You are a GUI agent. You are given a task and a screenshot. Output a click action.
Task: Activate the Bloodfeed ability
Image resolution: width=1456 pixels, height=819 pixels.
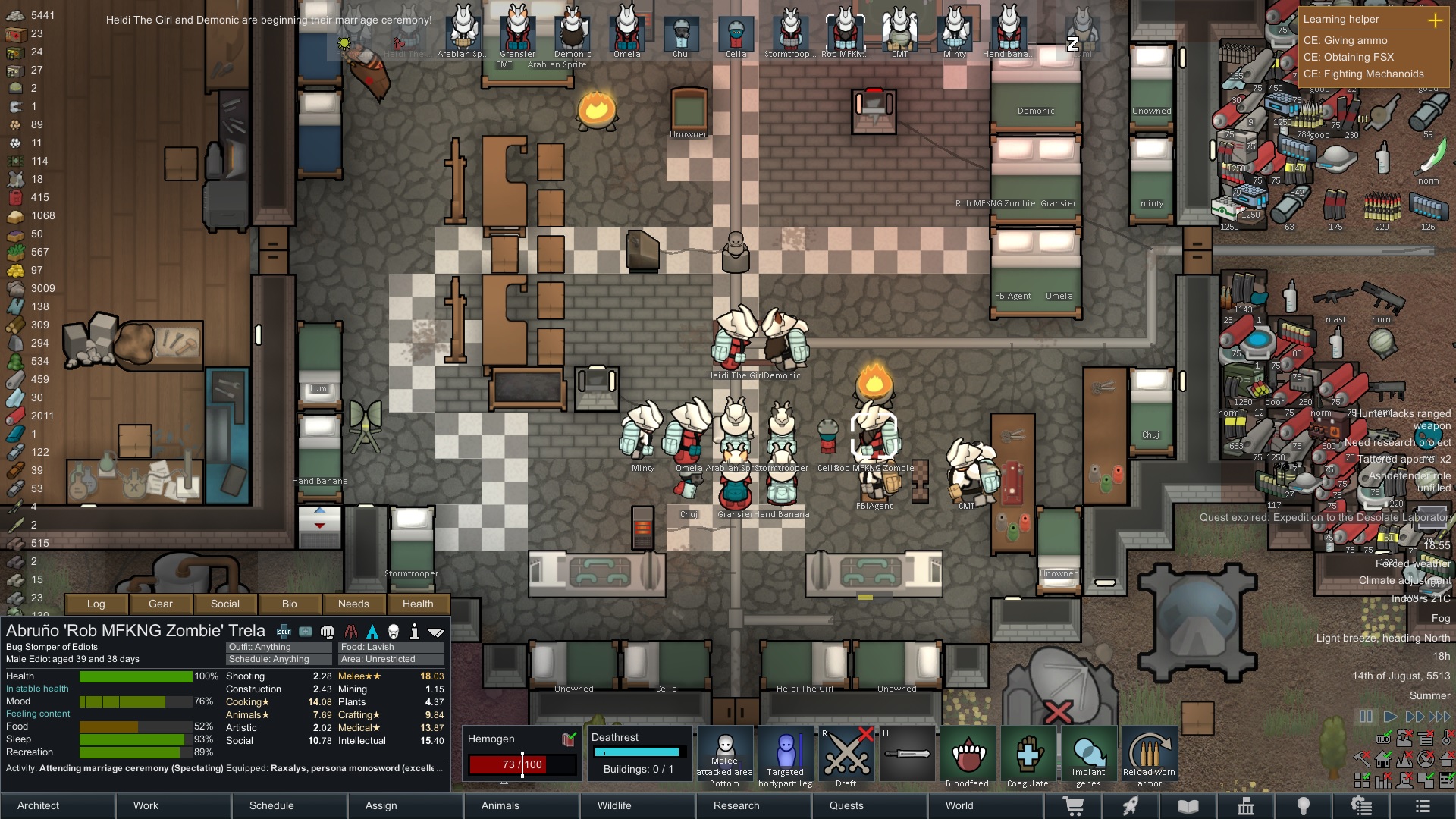(968, 757)
